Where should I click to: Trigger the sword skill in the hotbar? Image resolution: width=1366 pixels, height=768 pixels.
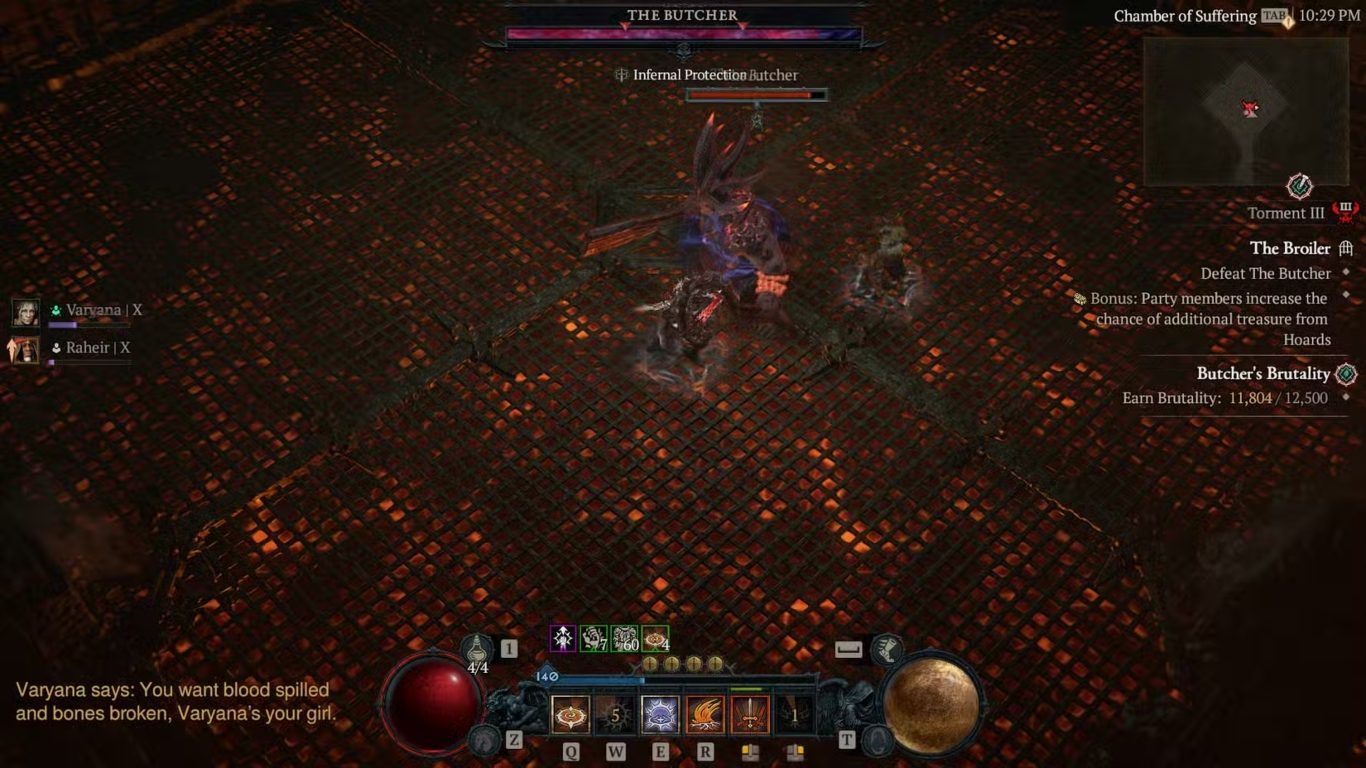(750, 714)
